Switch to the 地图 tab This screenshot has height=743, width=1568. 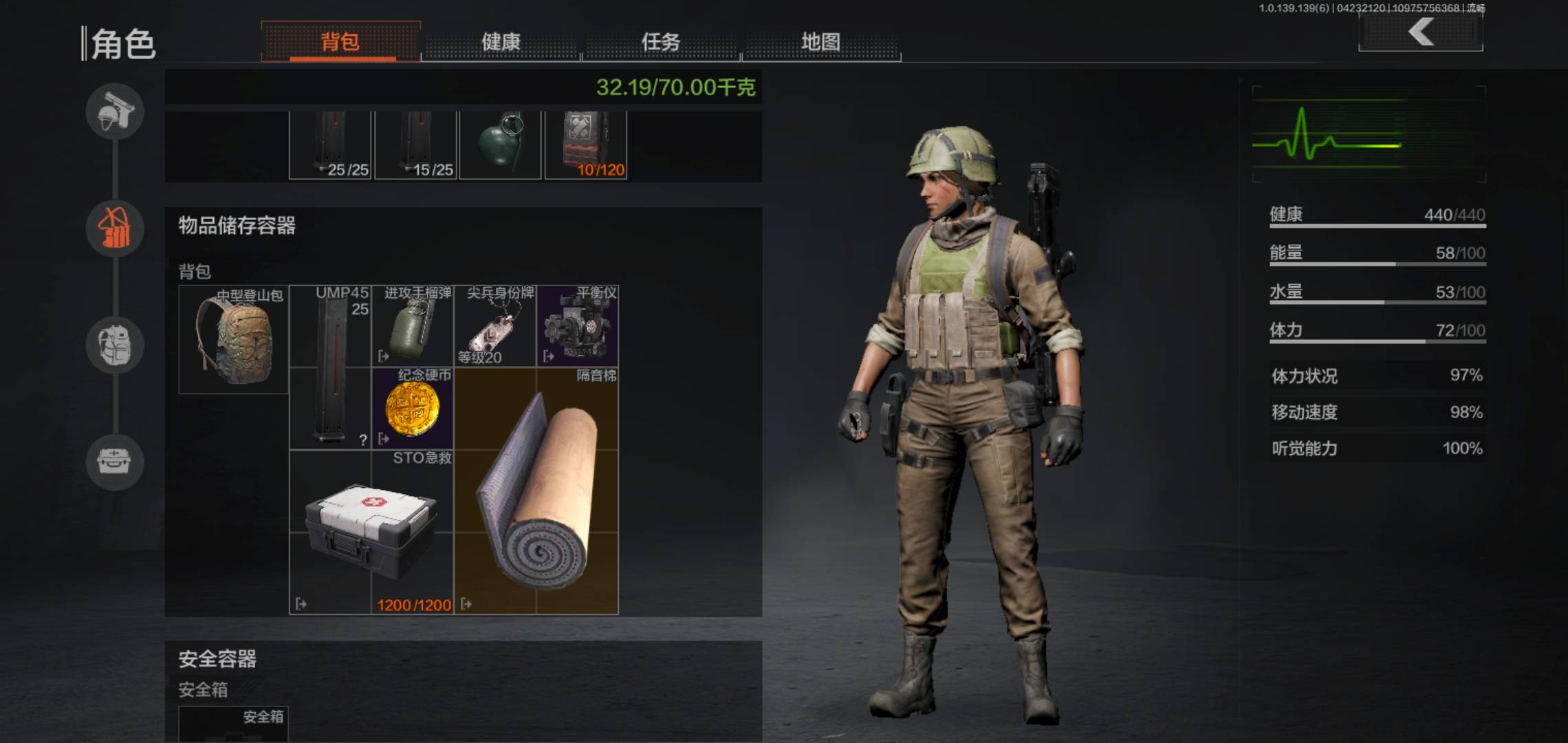[820, 42]
